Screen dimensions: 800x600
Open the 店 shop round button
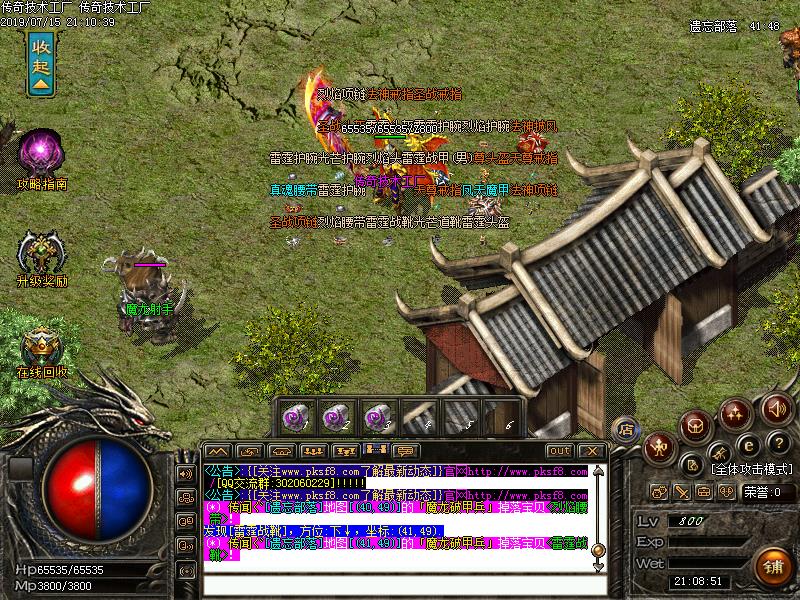point(625,428)
